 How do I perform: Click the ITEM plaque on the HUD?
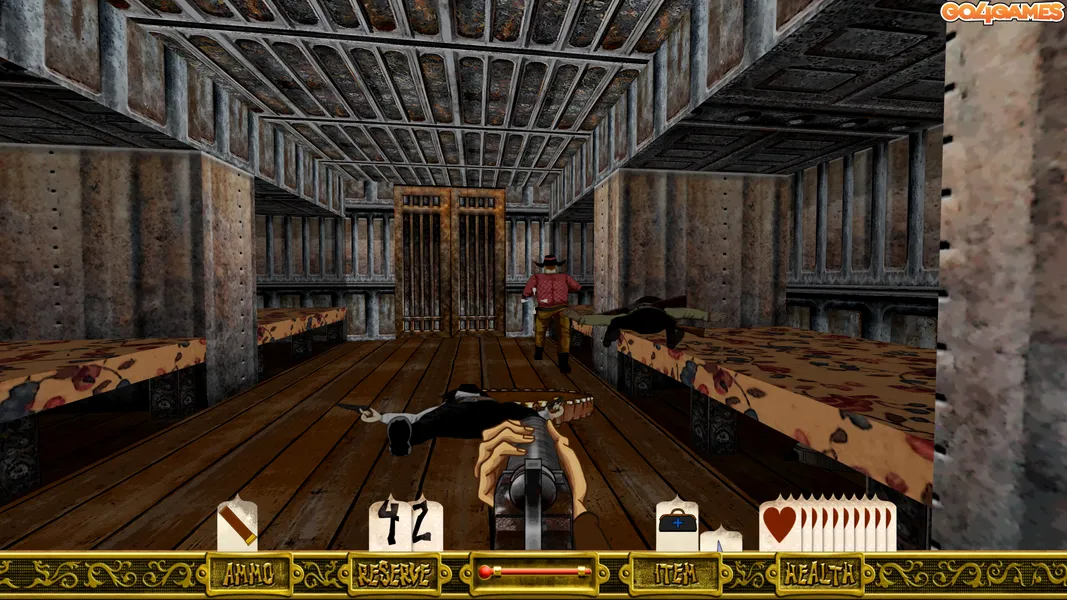675,574
